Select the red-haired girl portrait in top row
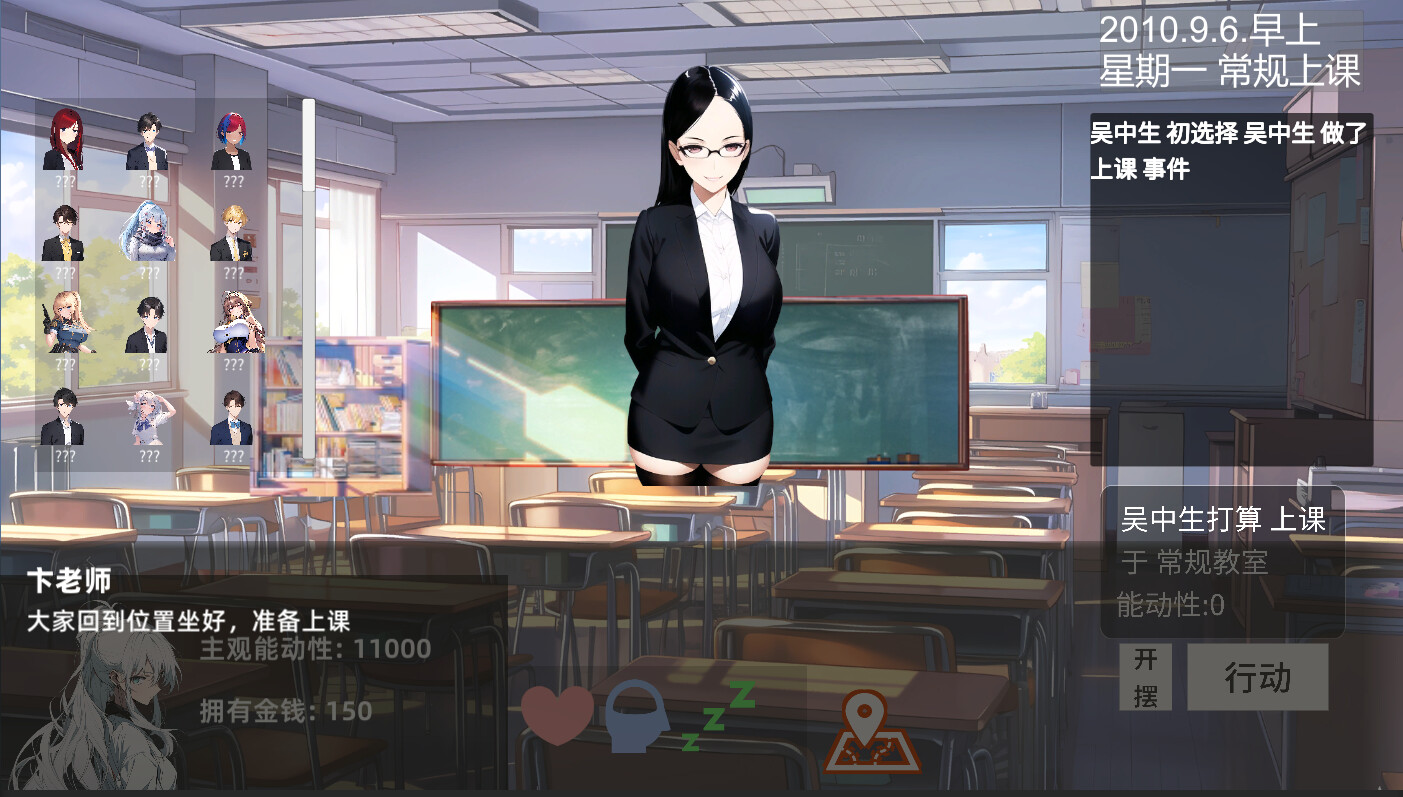 tap(65, 140)
